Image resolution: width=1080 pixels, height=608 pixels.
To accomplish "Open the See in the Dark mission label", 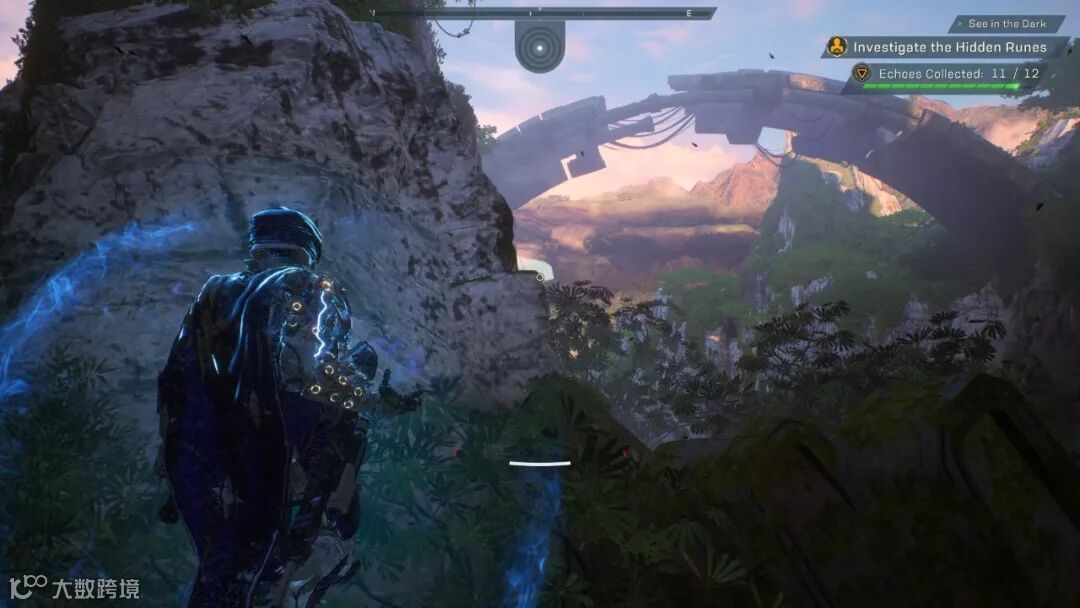I will 1007,24.
